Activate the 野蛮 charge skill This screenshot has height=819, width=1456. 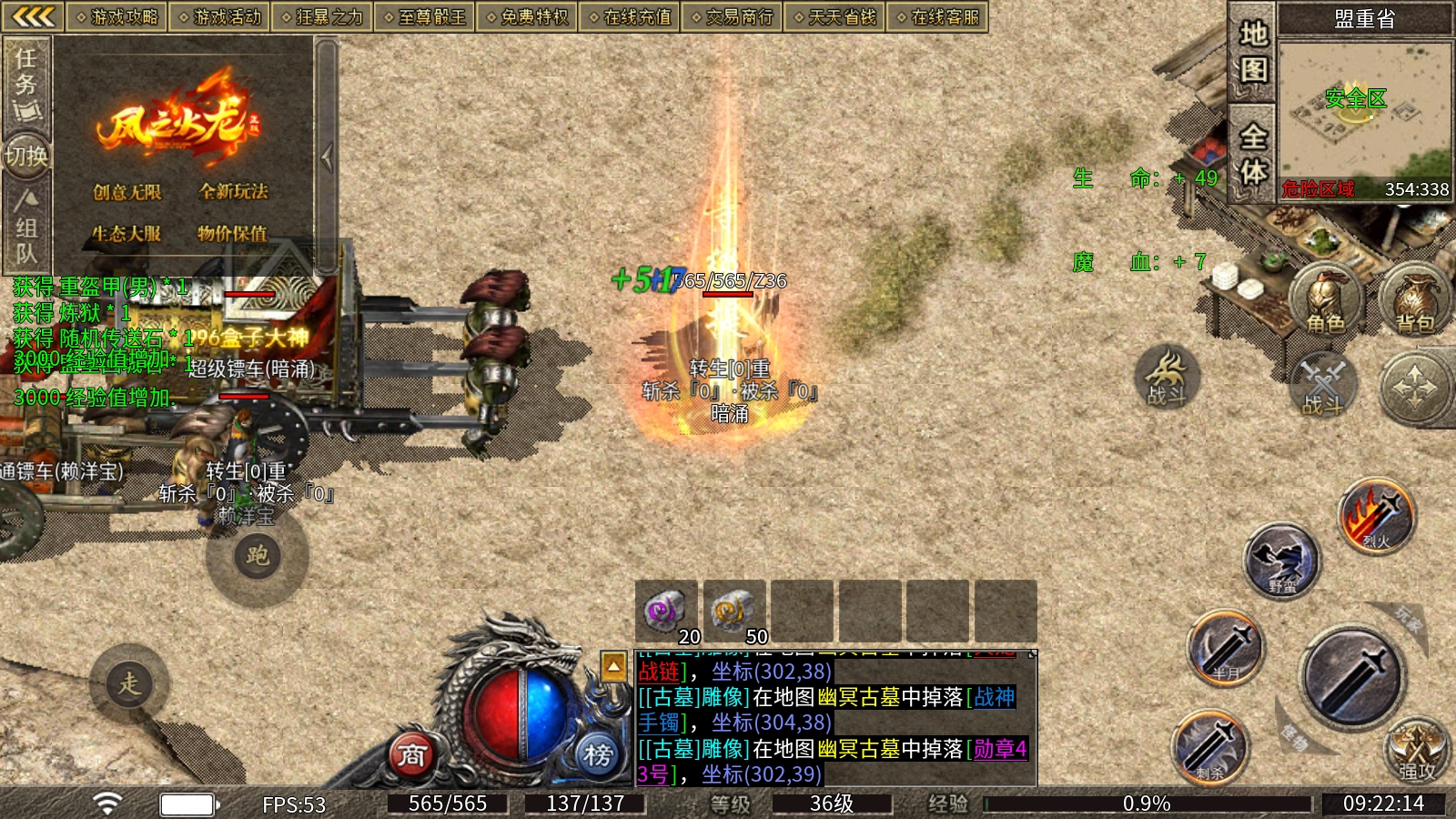tap(1282, 560)
